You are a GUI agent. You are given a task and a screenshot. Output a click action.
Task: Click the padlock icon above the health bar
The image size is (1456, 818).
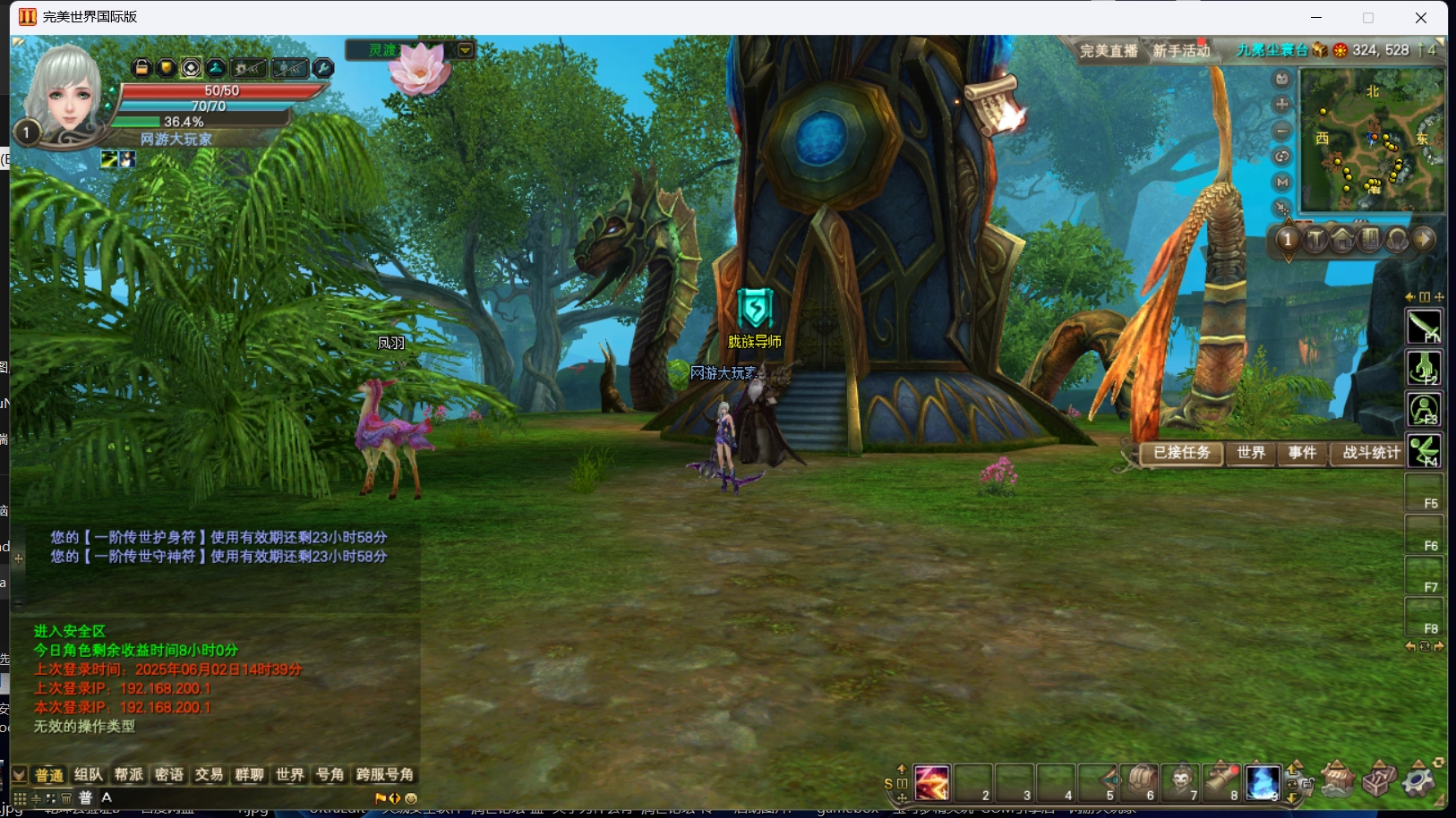(x=141, y=68)
